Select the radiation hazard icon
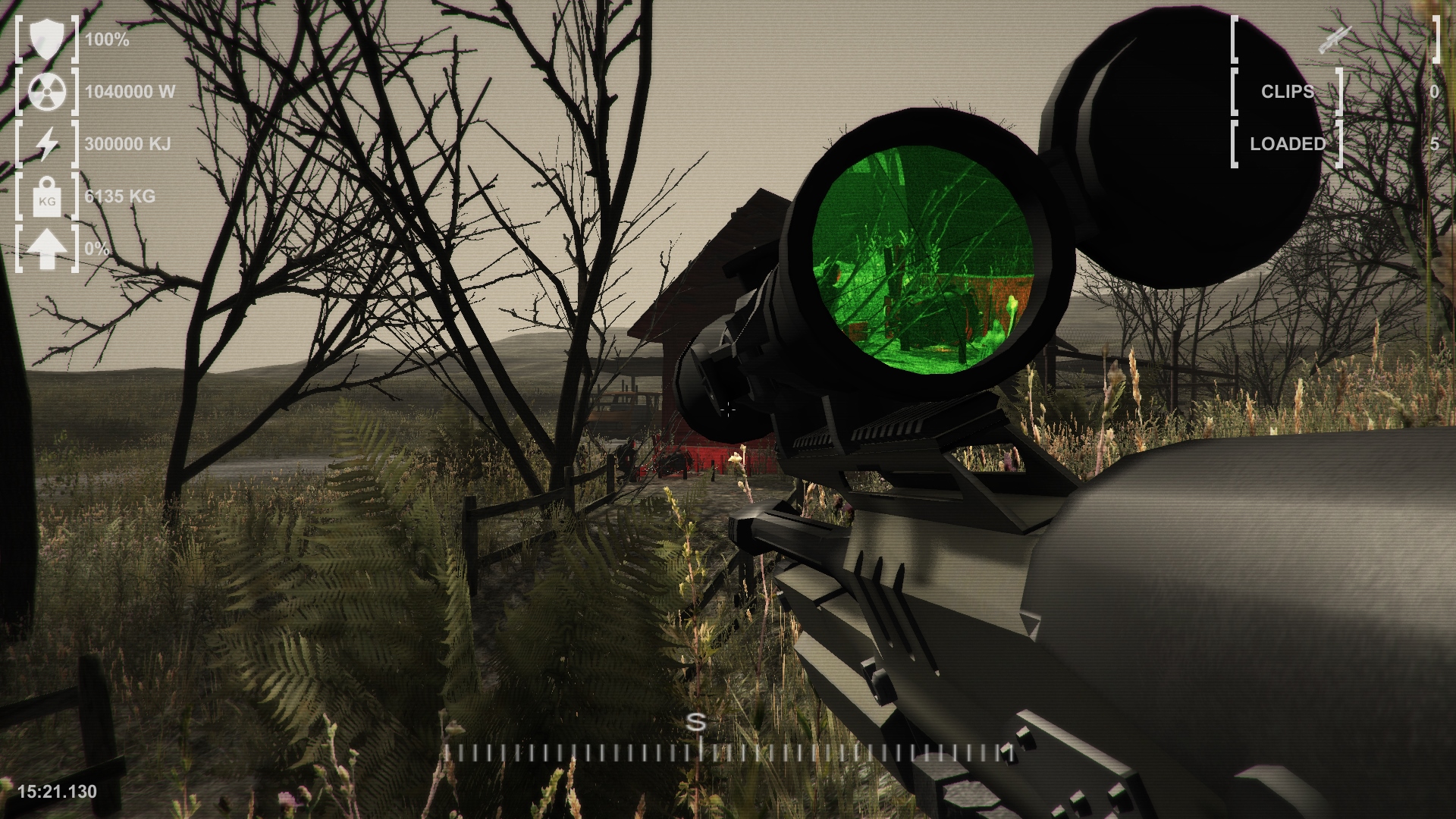 point(45,93)
